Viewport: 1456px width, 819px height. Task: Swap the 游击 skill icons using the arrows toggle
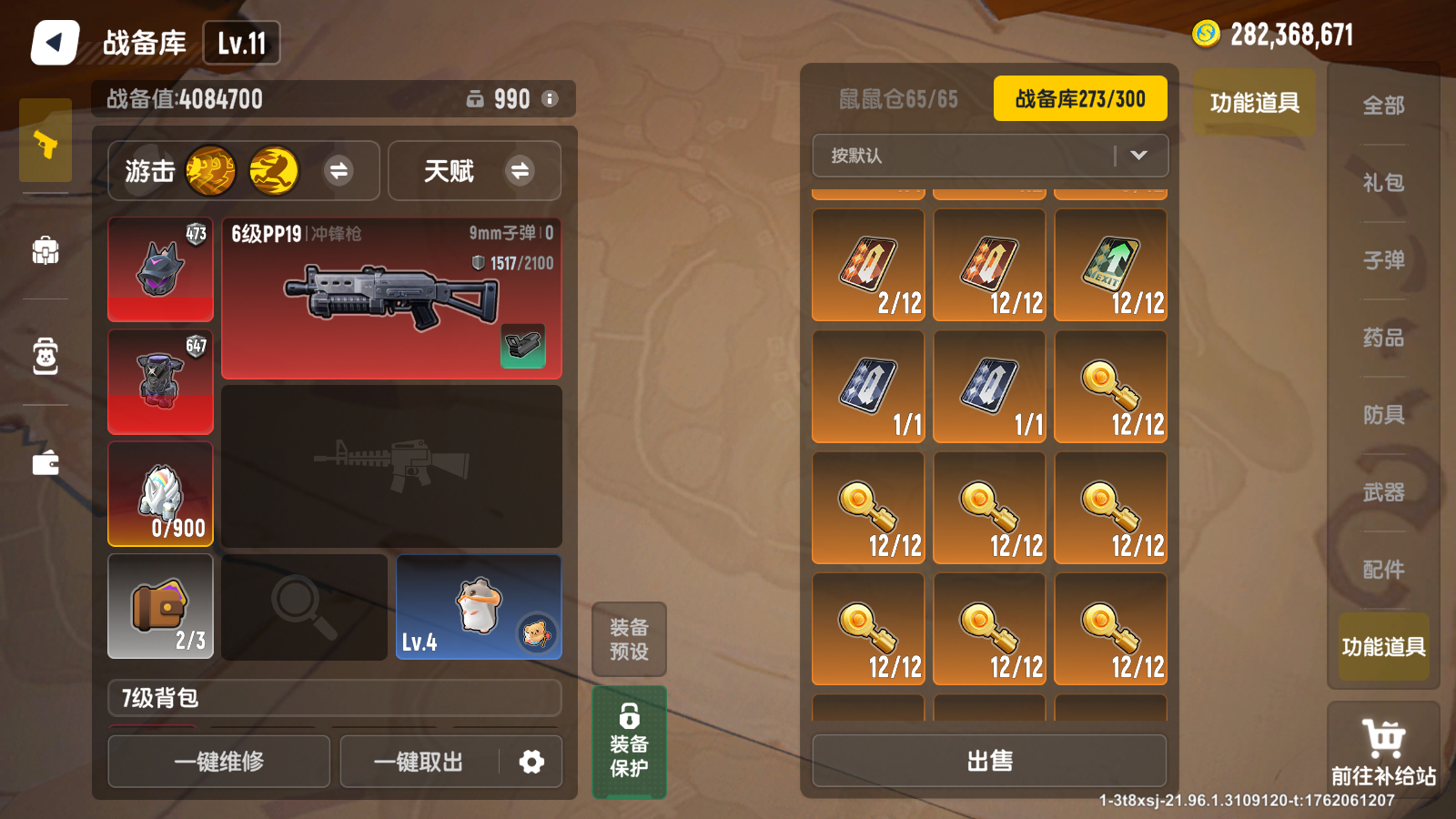(x=340, y=171)
